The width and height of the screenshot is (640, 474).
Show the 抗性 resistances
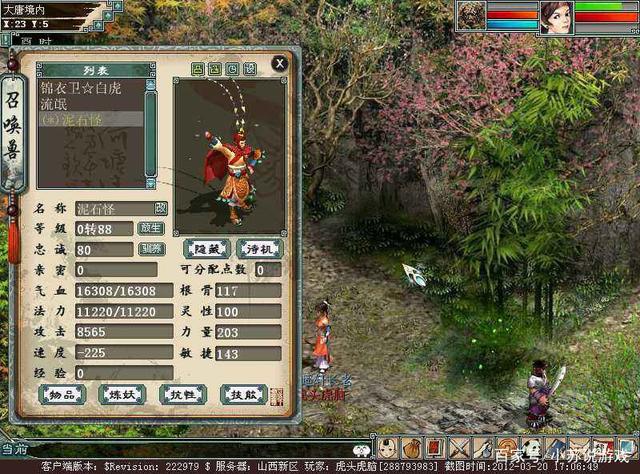183,394
